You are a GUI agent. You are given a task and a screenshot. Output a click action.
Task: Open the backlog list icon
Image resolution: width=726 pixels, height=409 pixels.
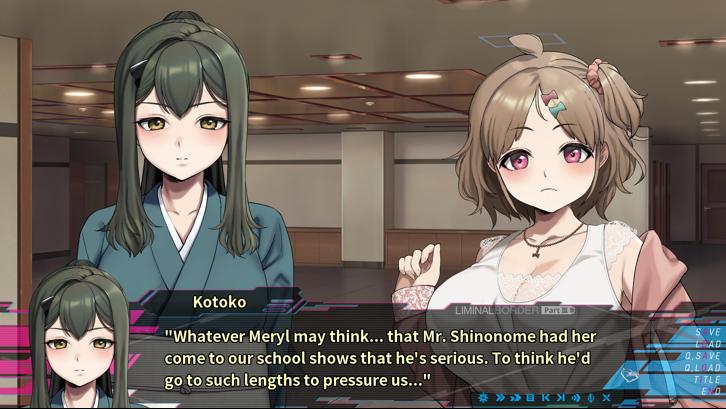coord(530,397)
